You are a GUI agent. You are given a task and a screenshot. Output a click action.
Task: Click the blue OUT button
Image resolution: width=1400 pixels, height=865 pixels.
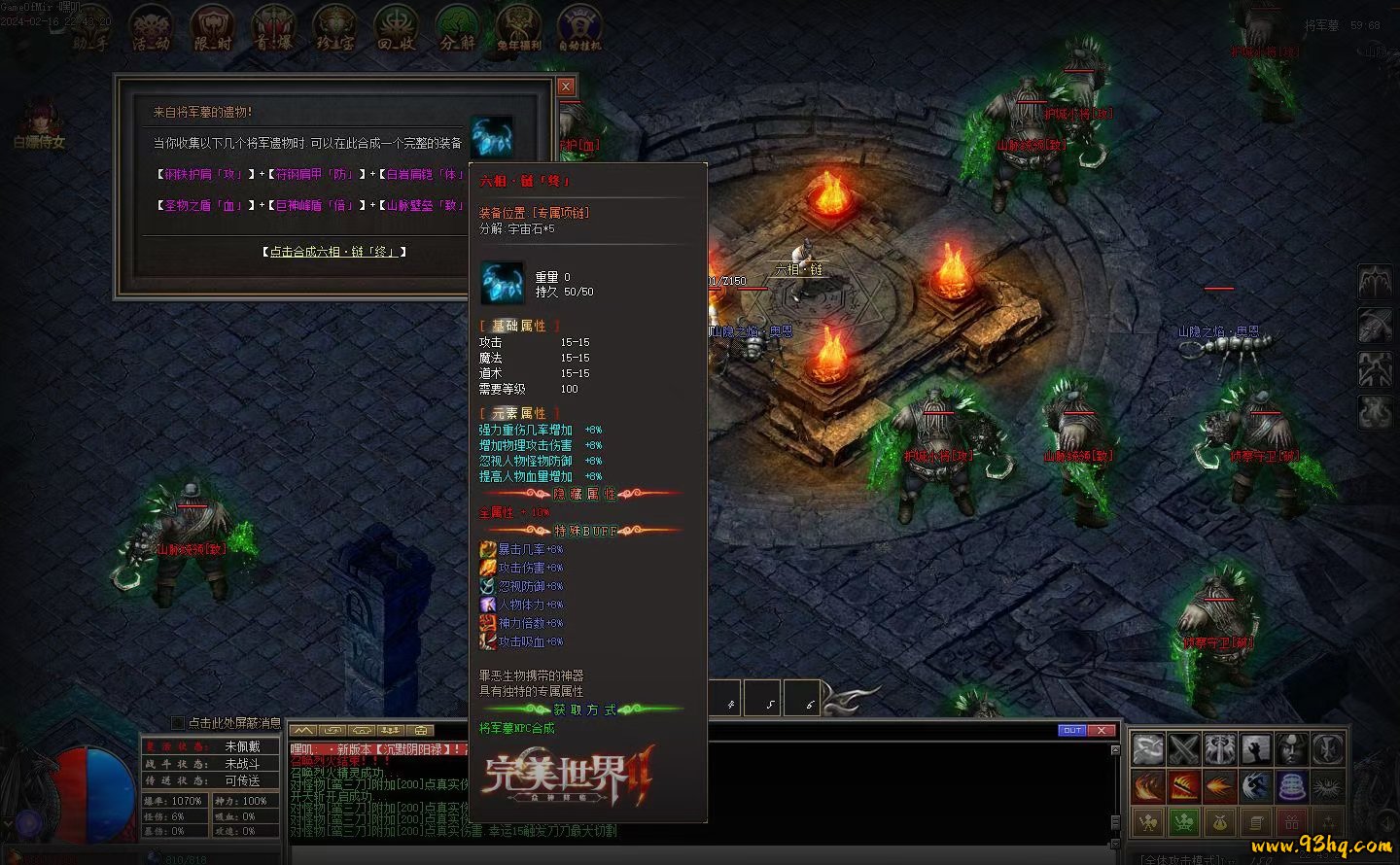(1071, 730)
